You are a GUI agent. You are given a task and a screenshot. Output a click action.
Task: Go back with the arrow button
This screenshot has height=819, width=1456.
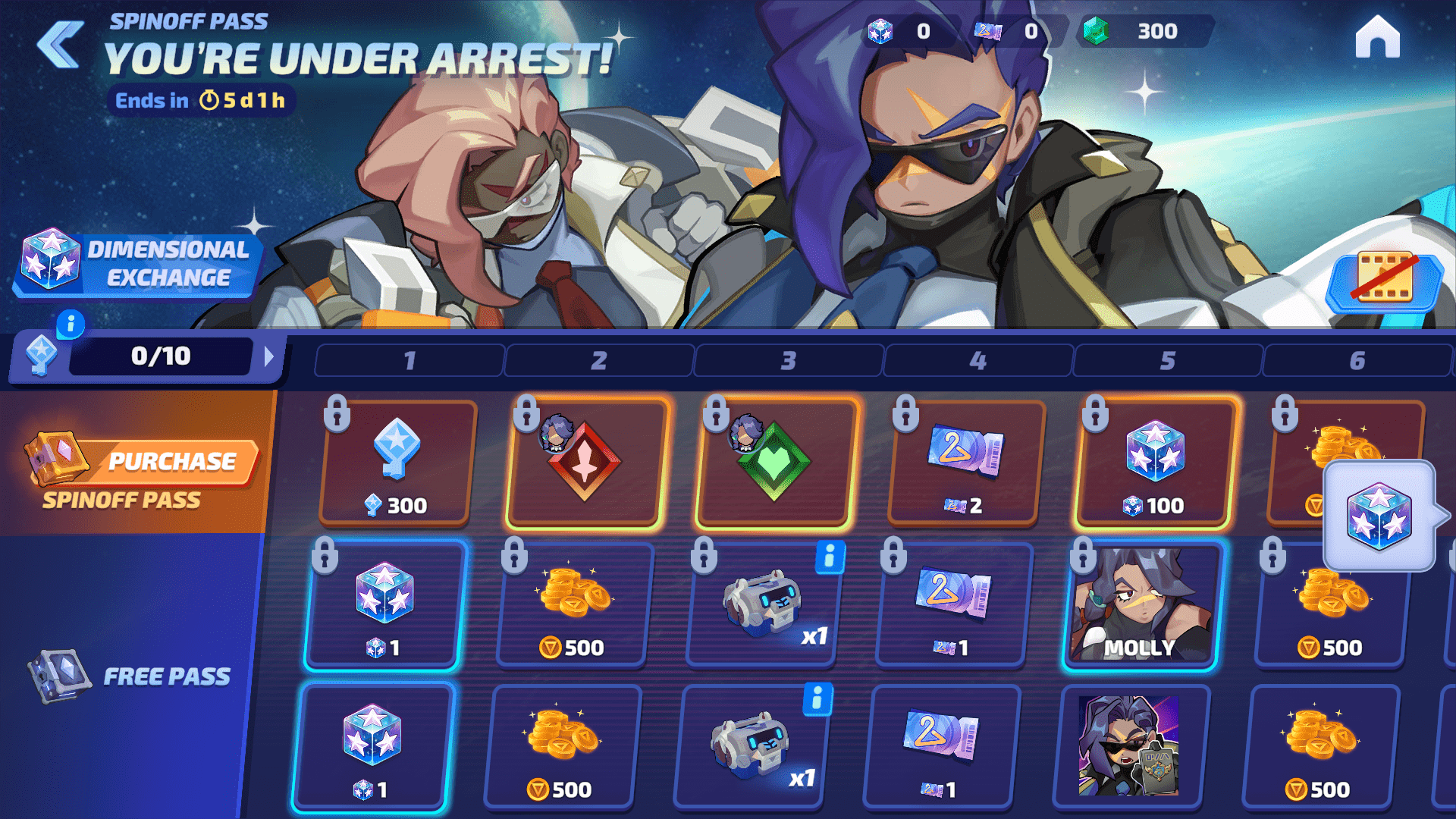(61, 44)
